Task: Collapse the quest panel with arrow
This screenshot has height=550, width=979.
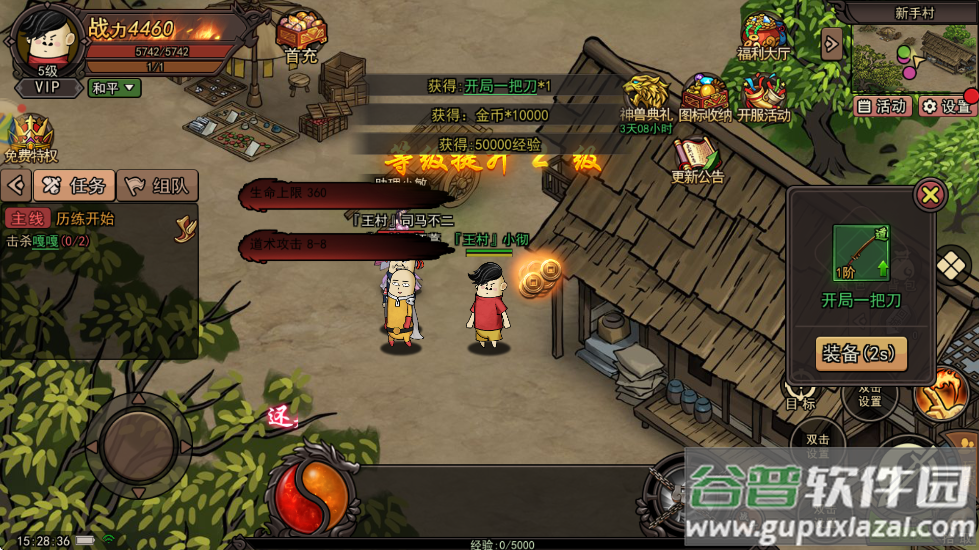Action: pos(15,185)
